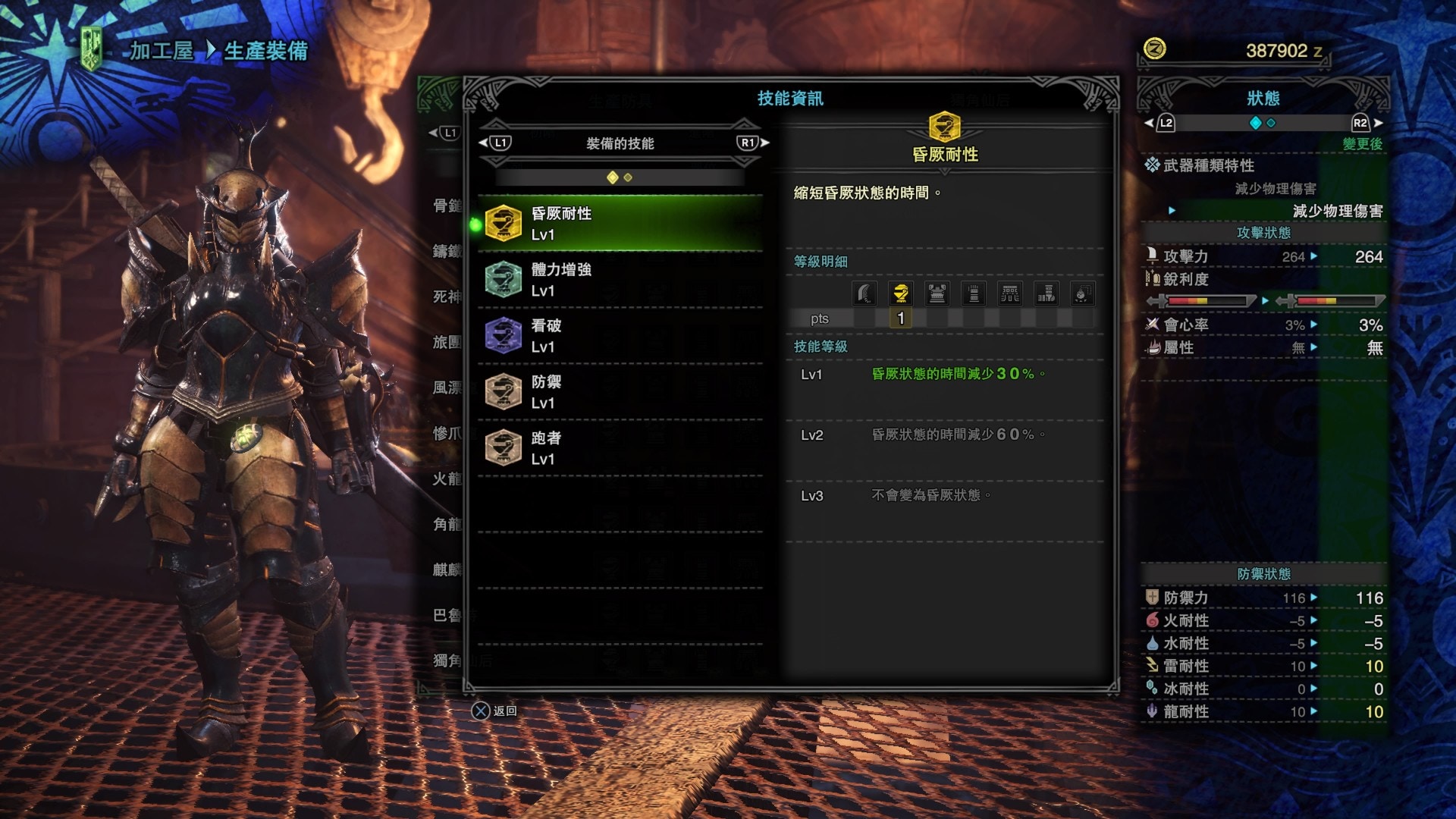Image resolution: width=1456 pixels, height=819 pixels.
Task: Click the 加工屋 breadcrumb label
Action: click(162, 51)
